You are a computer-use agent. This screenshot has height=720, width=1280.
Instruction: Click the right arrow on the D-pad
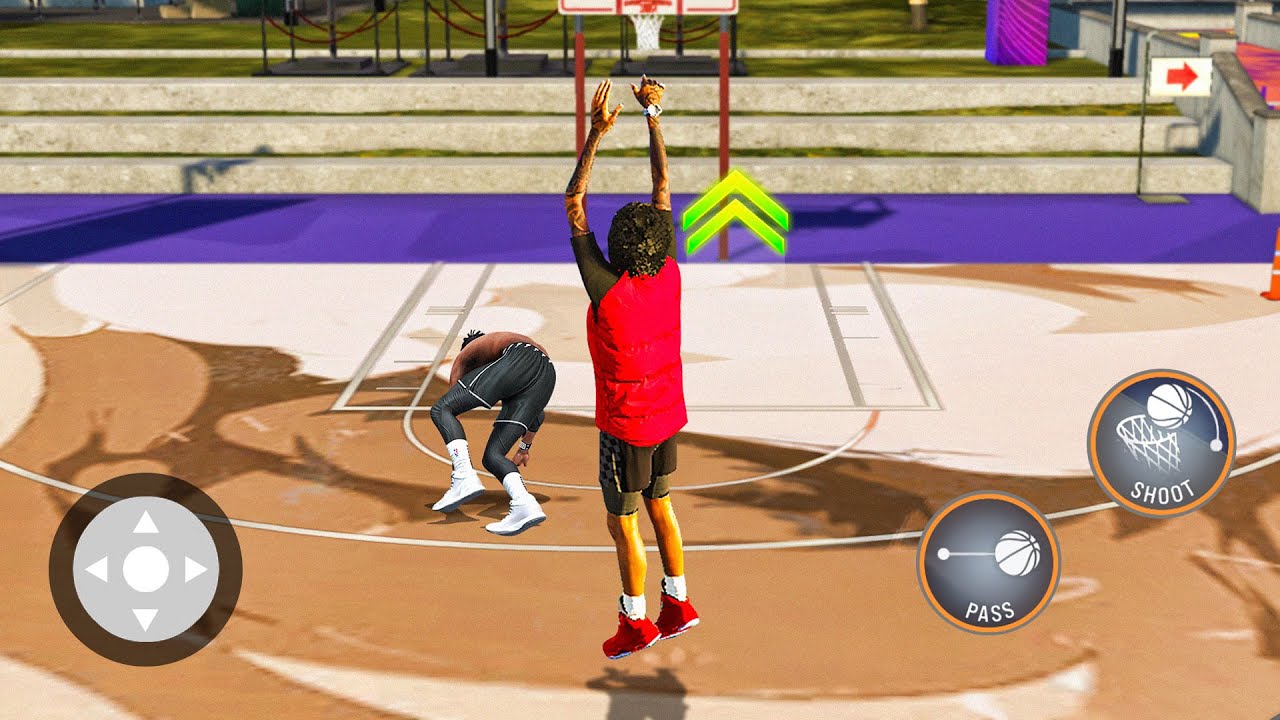(195, 570)
